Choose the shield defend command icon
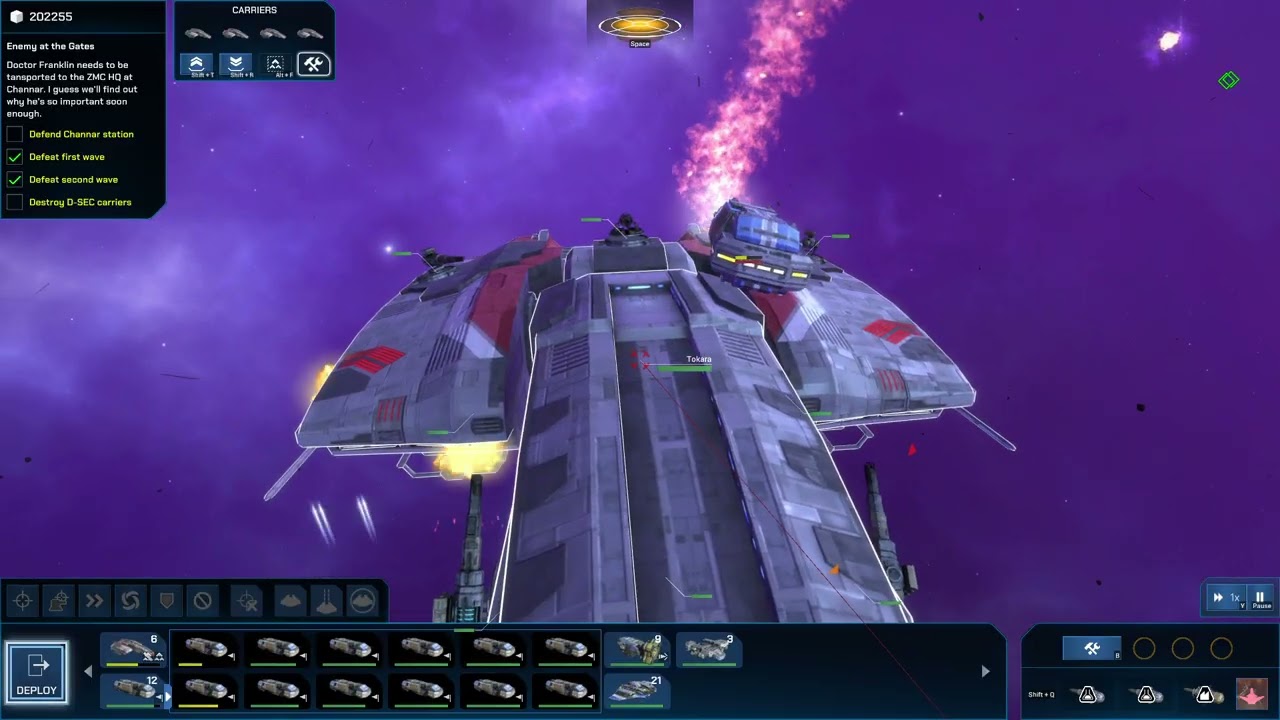Image resolution: width=1280 pixels, height=720 pixels. coord(165,601)
